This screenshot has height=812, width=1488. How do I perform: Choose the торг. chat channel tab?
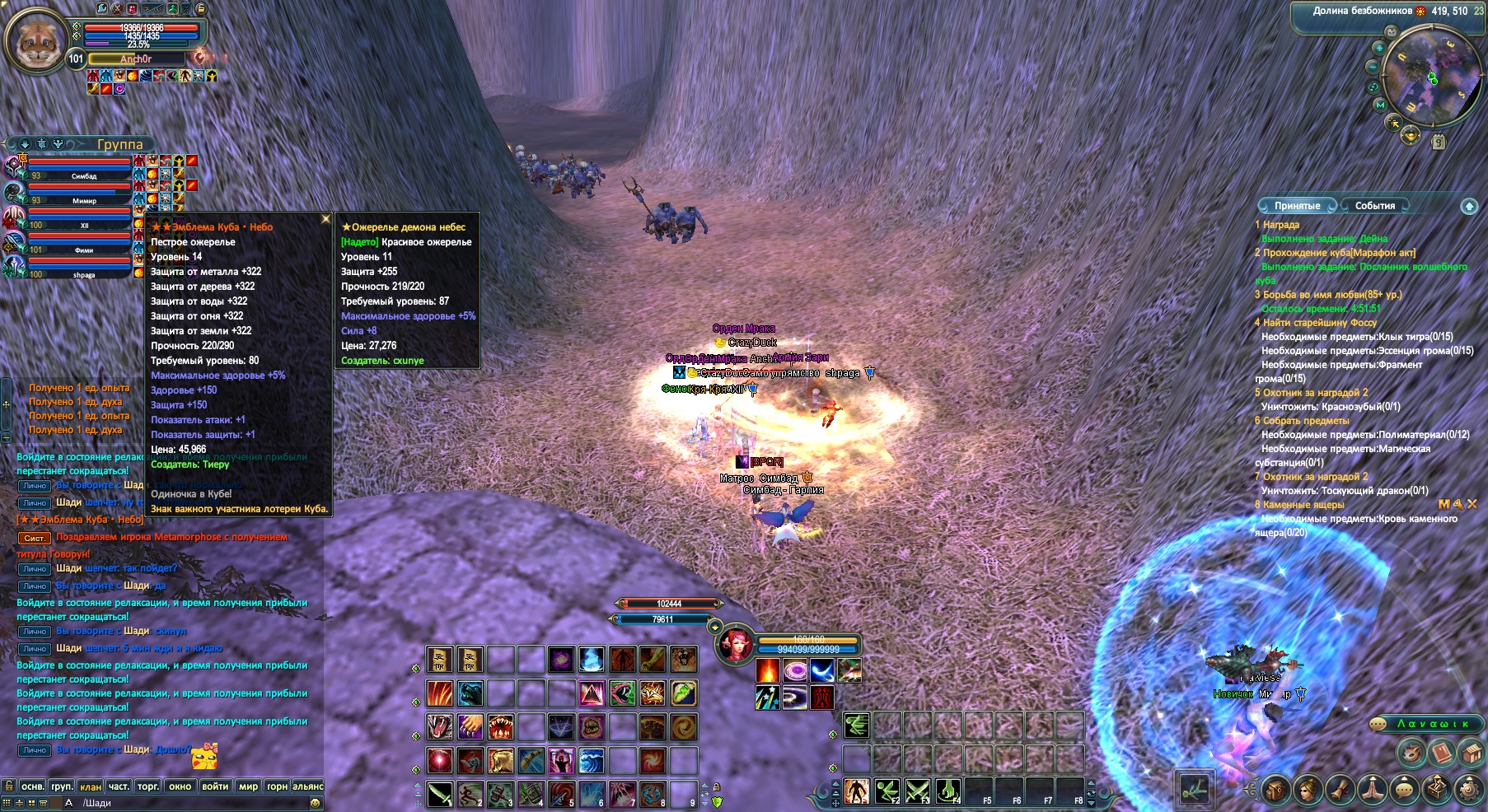pyautogui.click(x=148, y=786)
